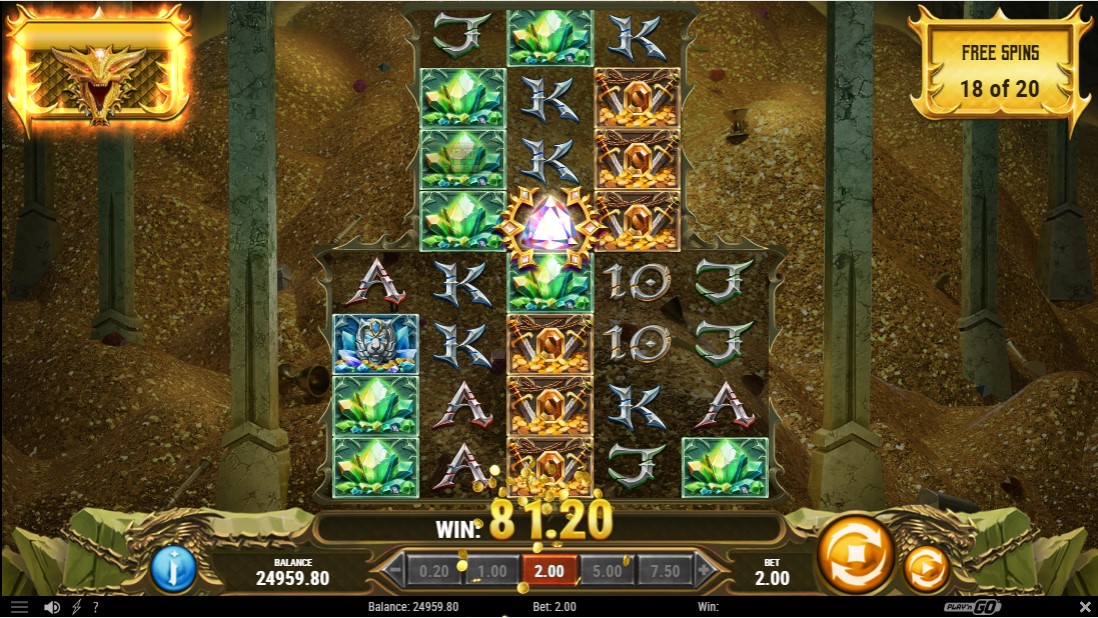The height and width of the screenshot is (618, 1098).
Task: Open help via the question mark
Action: tap(95, 607)
